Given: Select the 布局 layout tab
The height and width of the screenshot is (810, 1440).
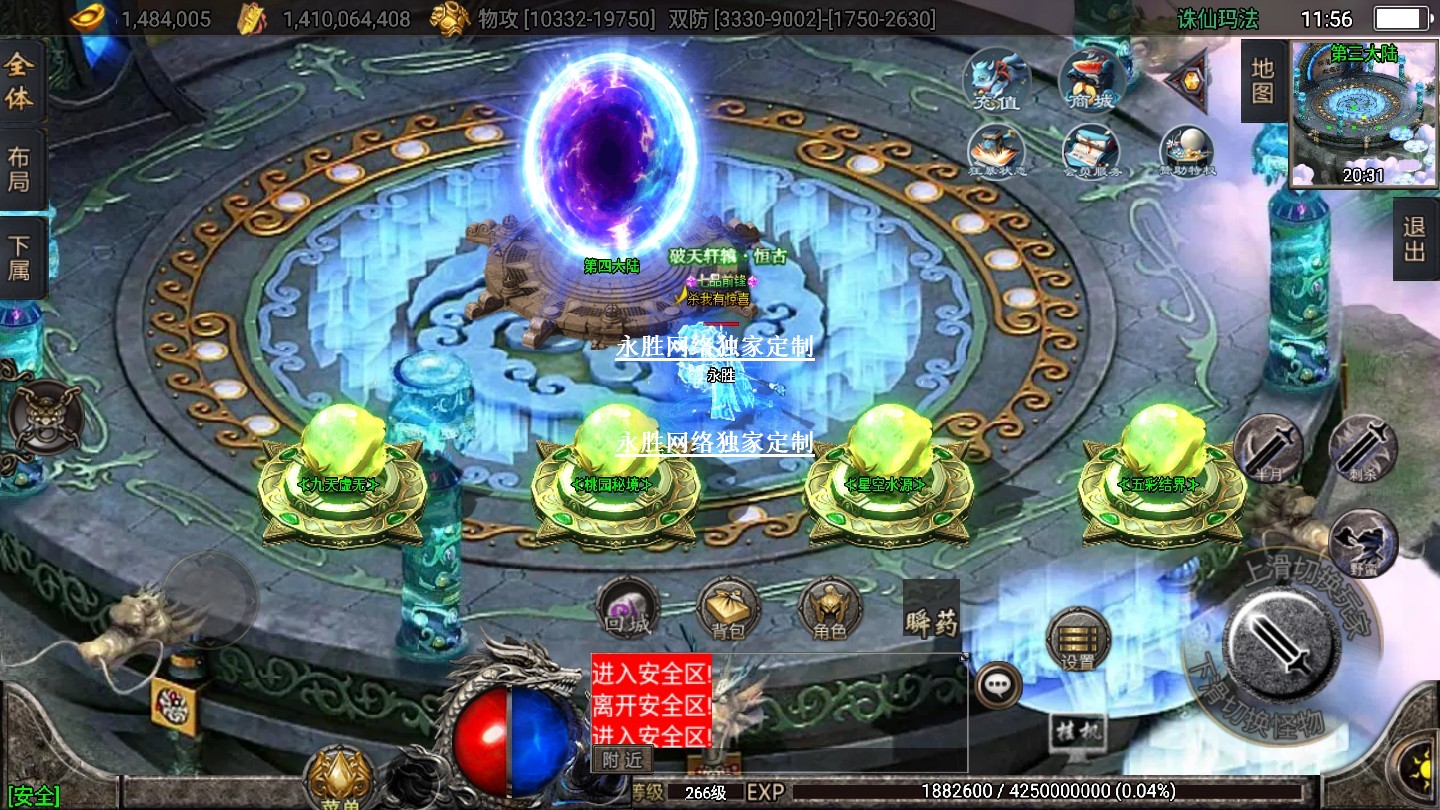Looking at the screenshot, I should click(20, 169).
